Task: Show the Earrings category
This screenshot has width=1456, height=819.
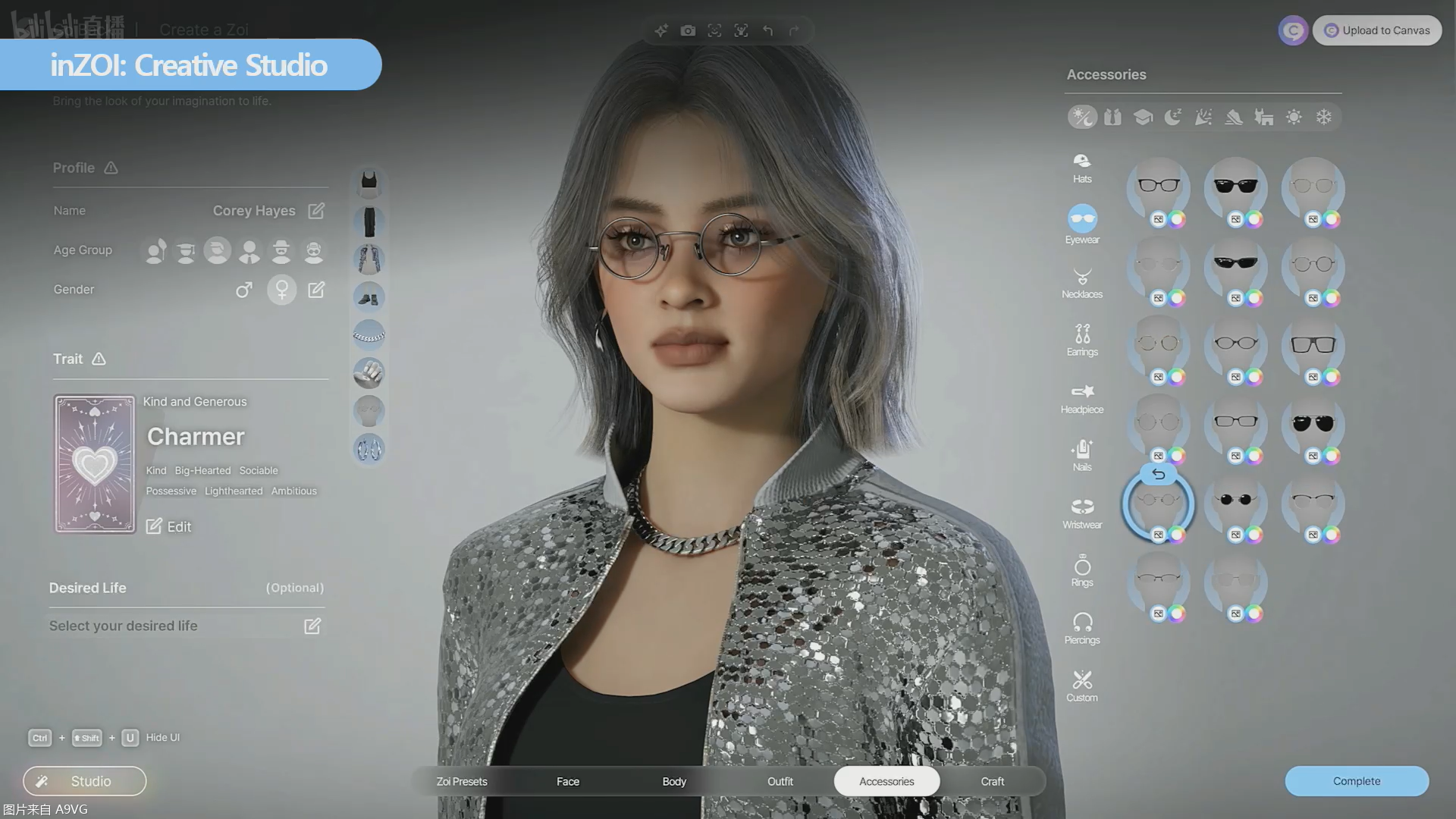Action: click(1082, 340)
